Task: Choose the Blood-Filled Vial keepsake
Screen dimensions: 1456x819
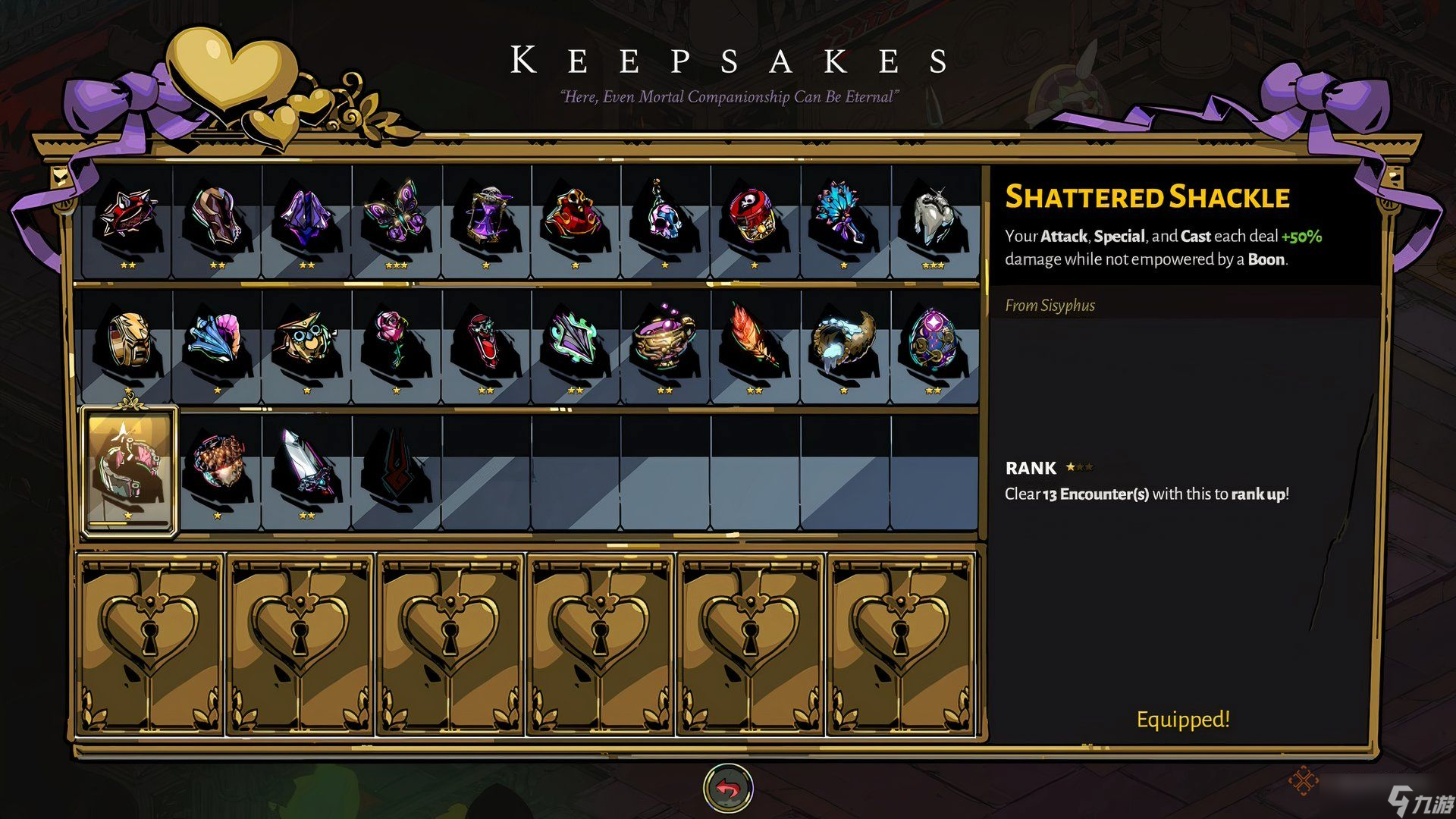Action: (x=486, y=341)
